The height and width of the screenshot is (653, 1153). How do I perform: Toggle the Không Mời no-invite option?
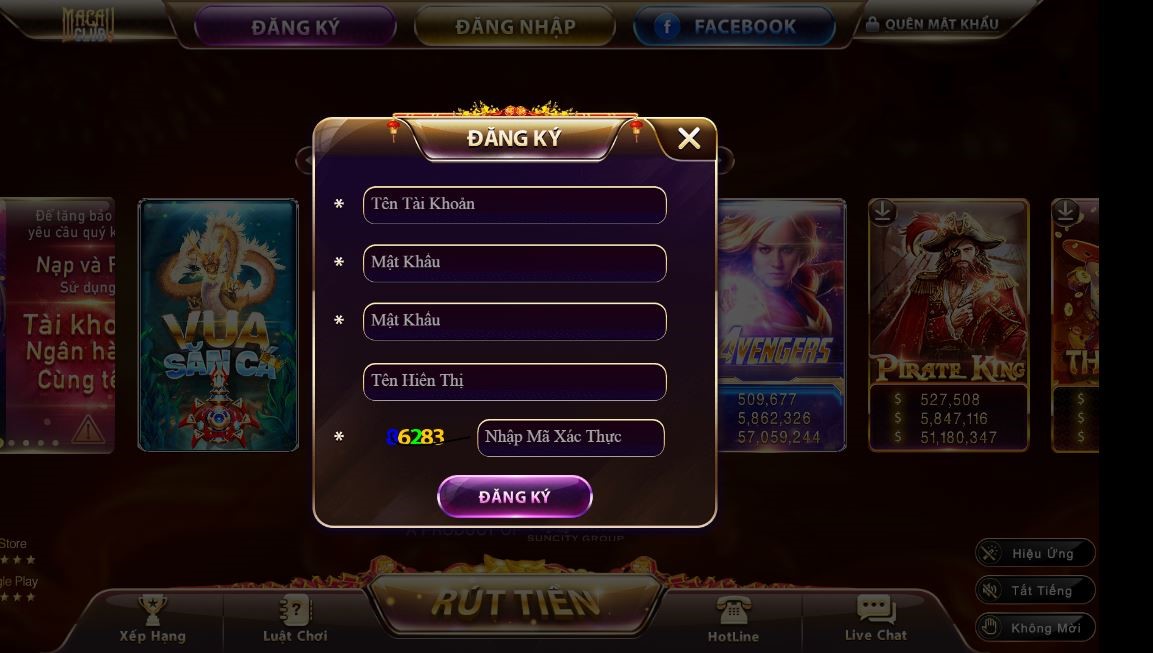1035,628
